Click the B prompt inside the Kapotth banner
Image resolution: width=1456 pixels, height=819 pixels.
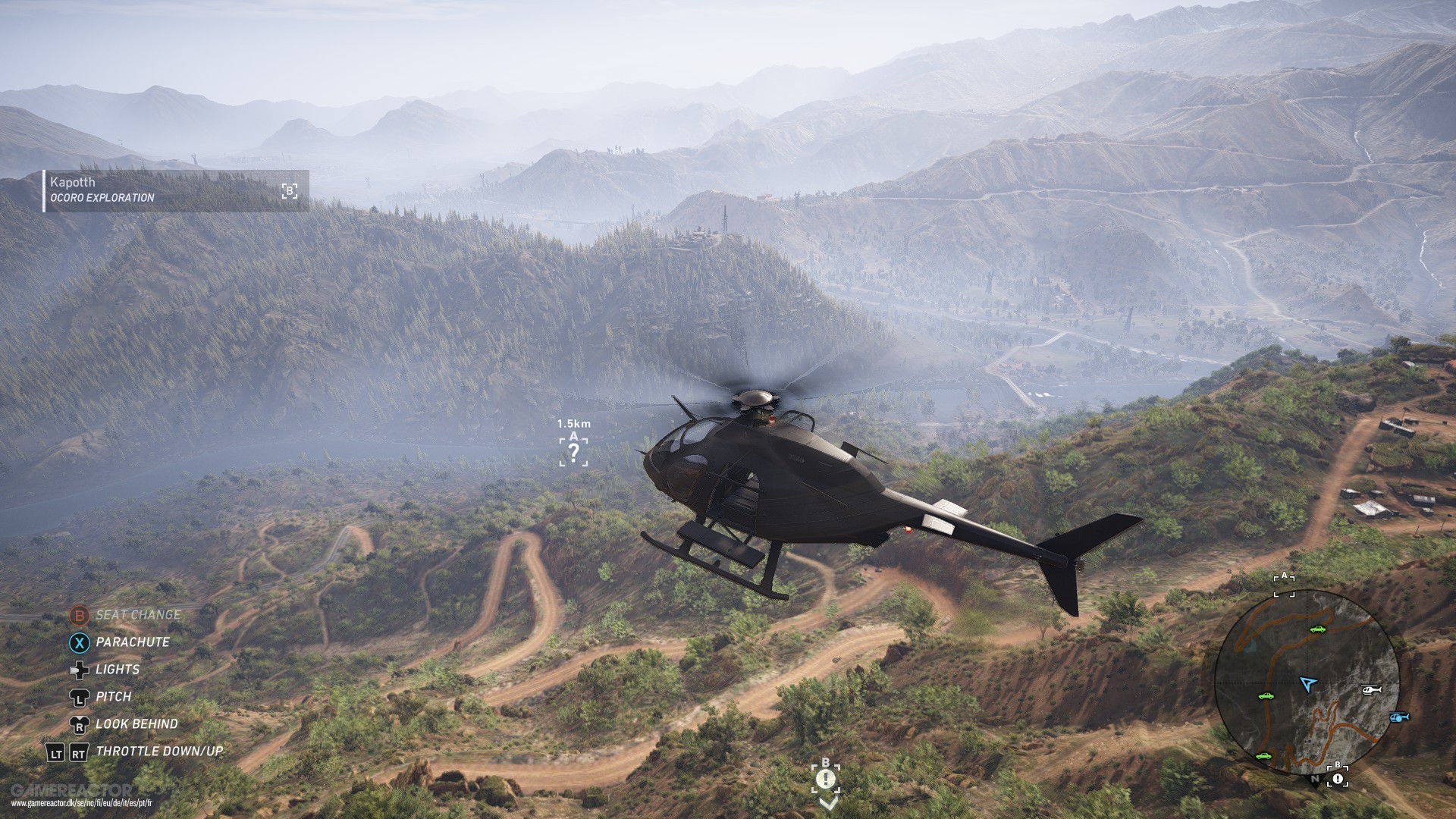[x=288, y=190]
